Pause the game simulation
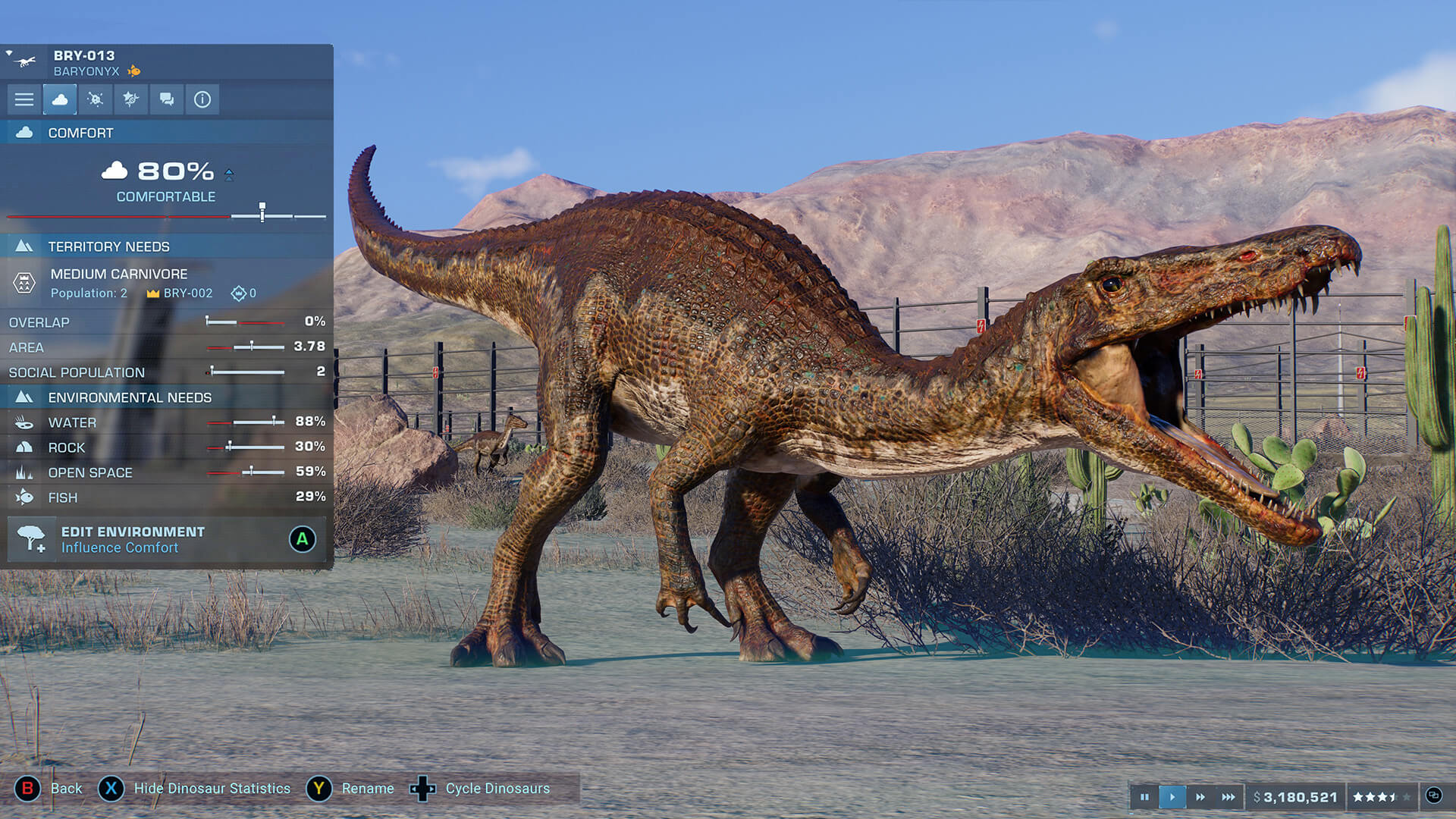Image resolution: width=1456 pixels, height=819 pixels. point(1145,797)
